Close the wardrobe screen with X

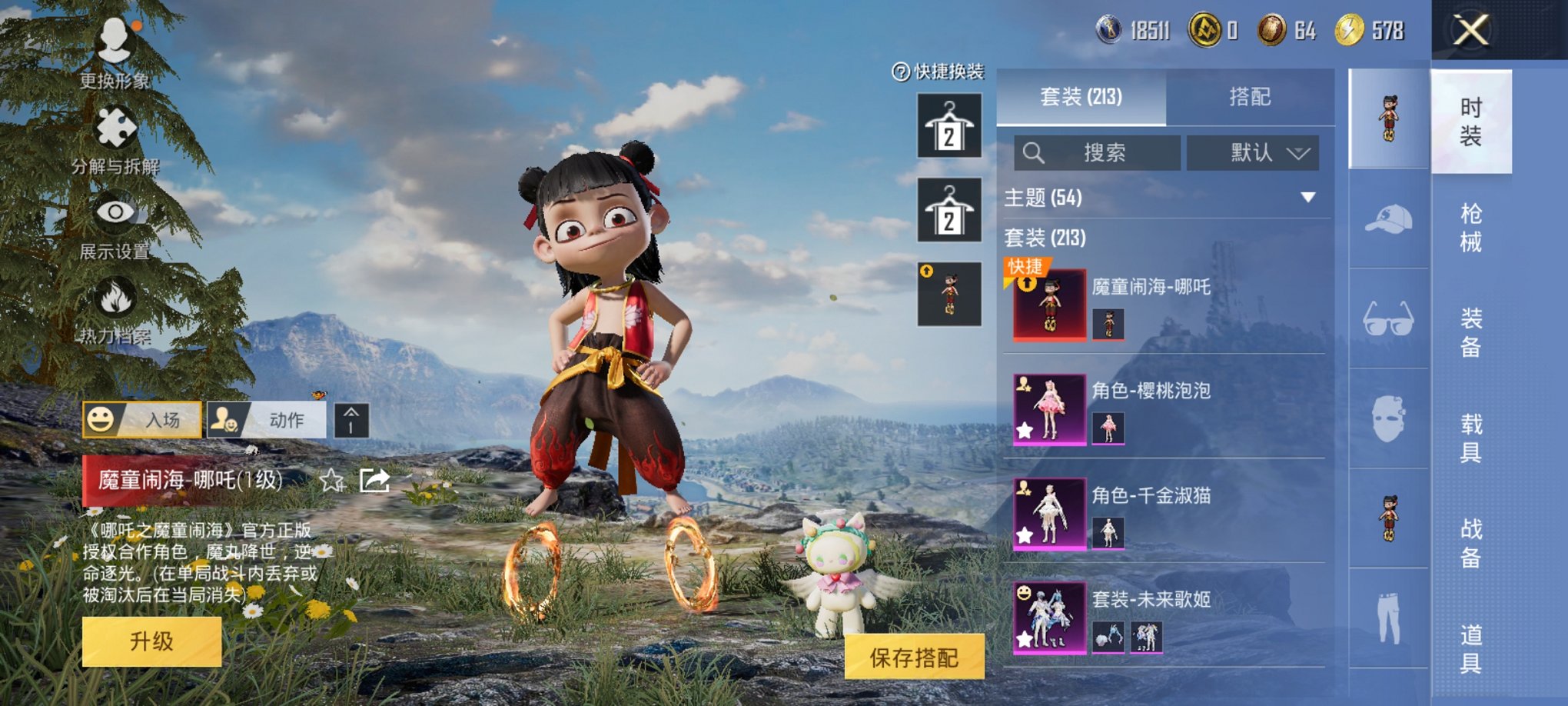[x=1470, y=31]
